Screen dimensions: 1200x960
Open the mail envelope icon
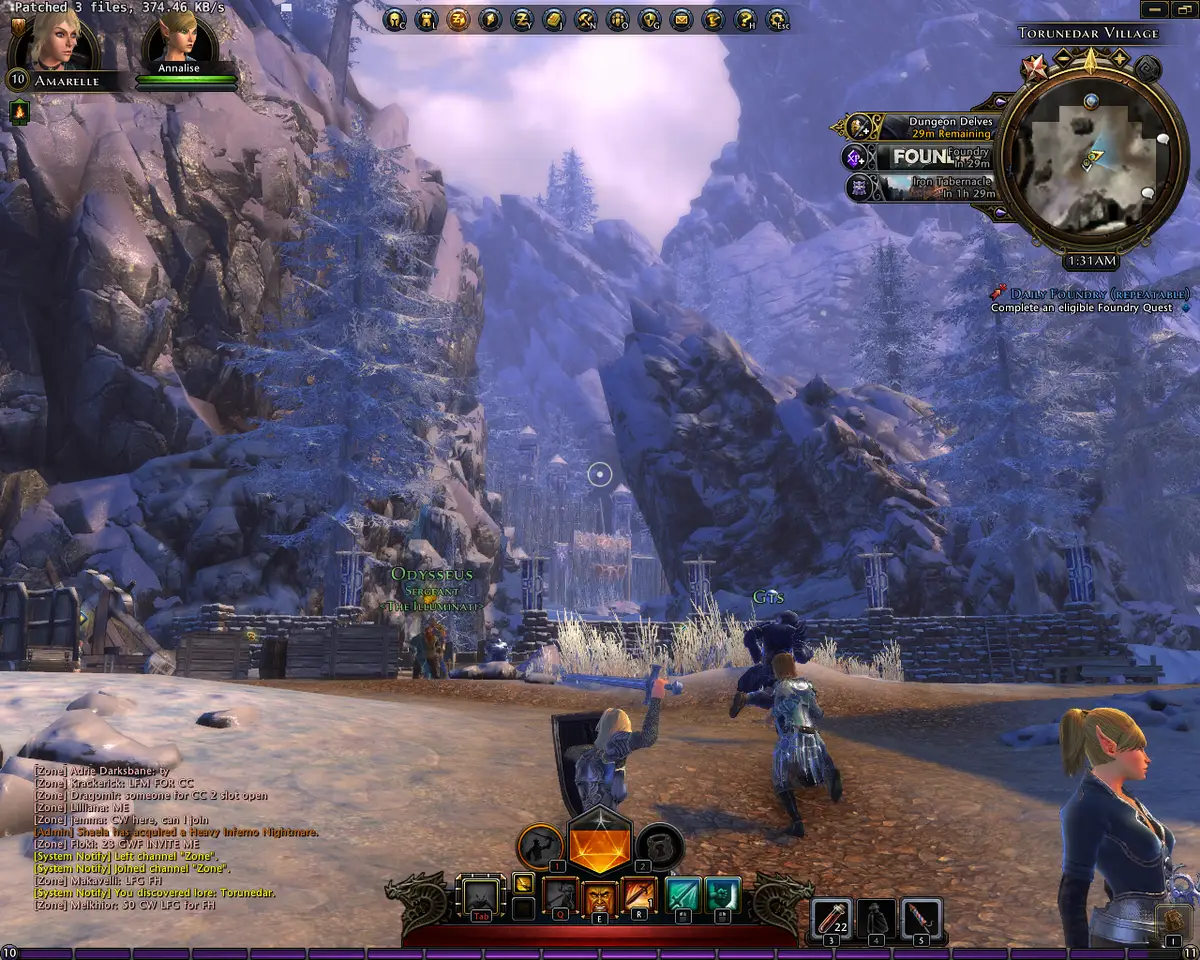(x=681, y=19)
